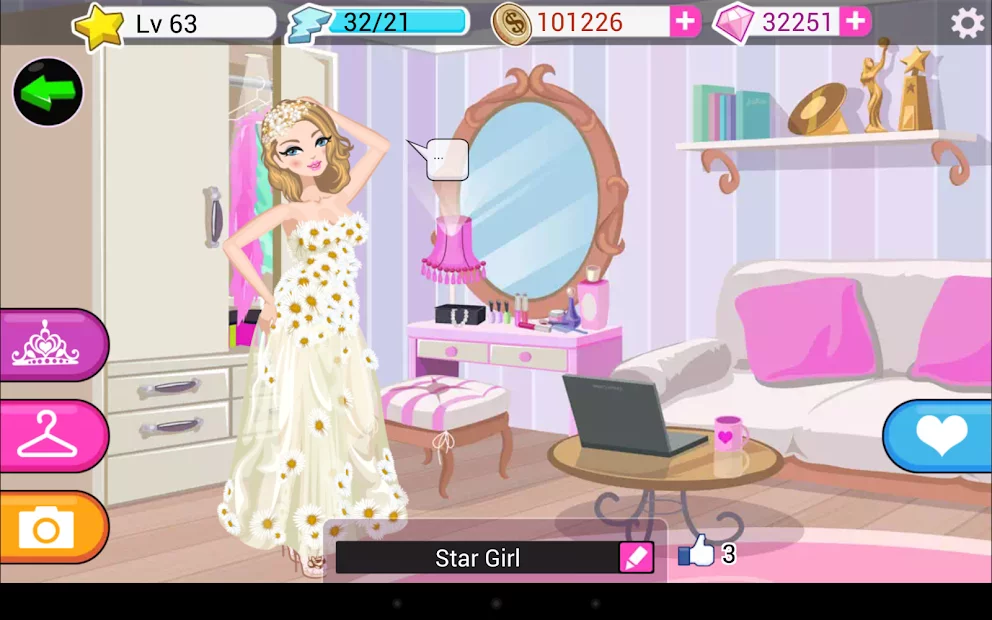Add more coins with the plus button
This screenshot has height=620, width=992.
(x=685, y=22)
